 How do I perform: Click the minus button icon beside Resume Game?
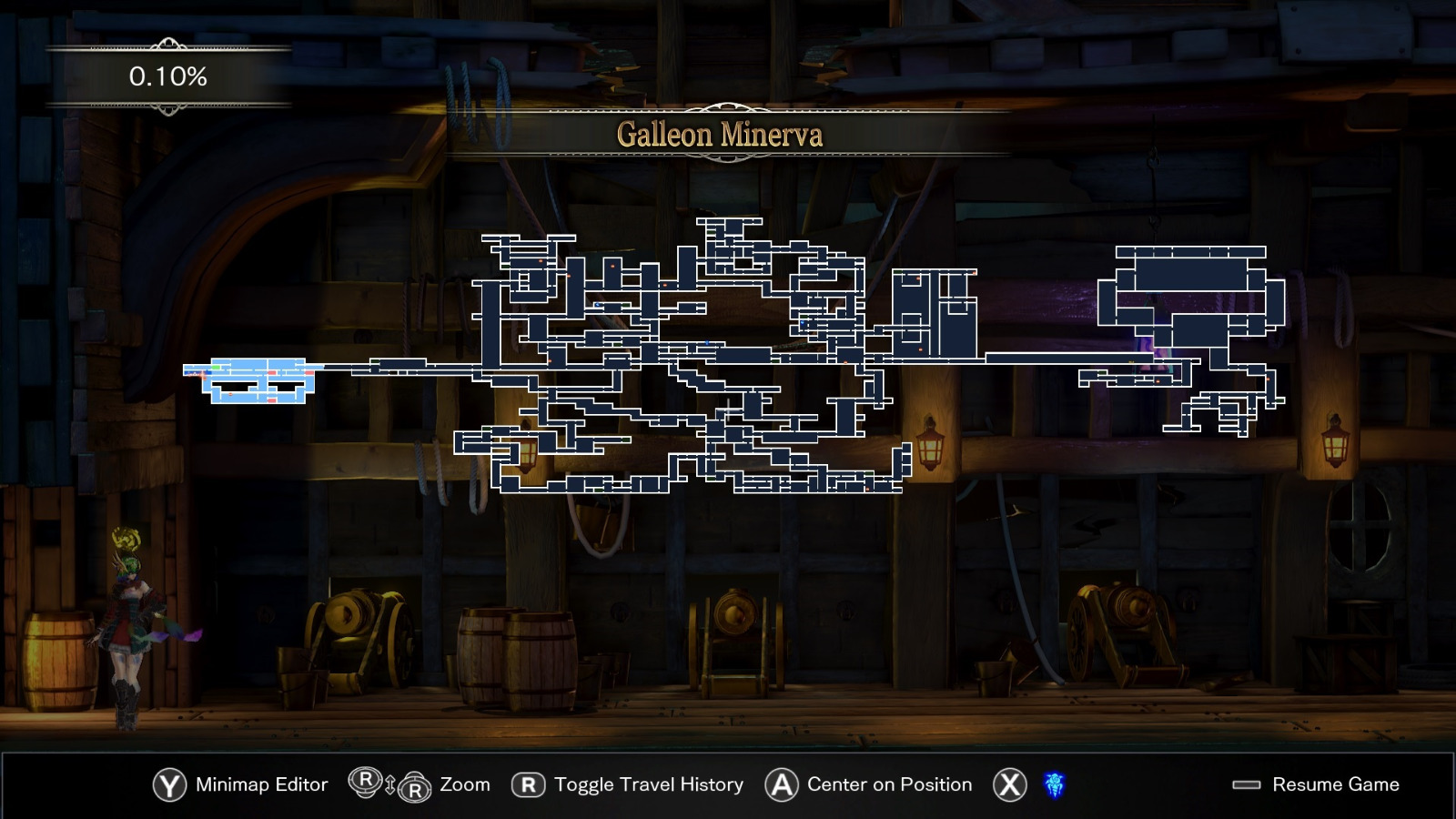coord(1249,784)
